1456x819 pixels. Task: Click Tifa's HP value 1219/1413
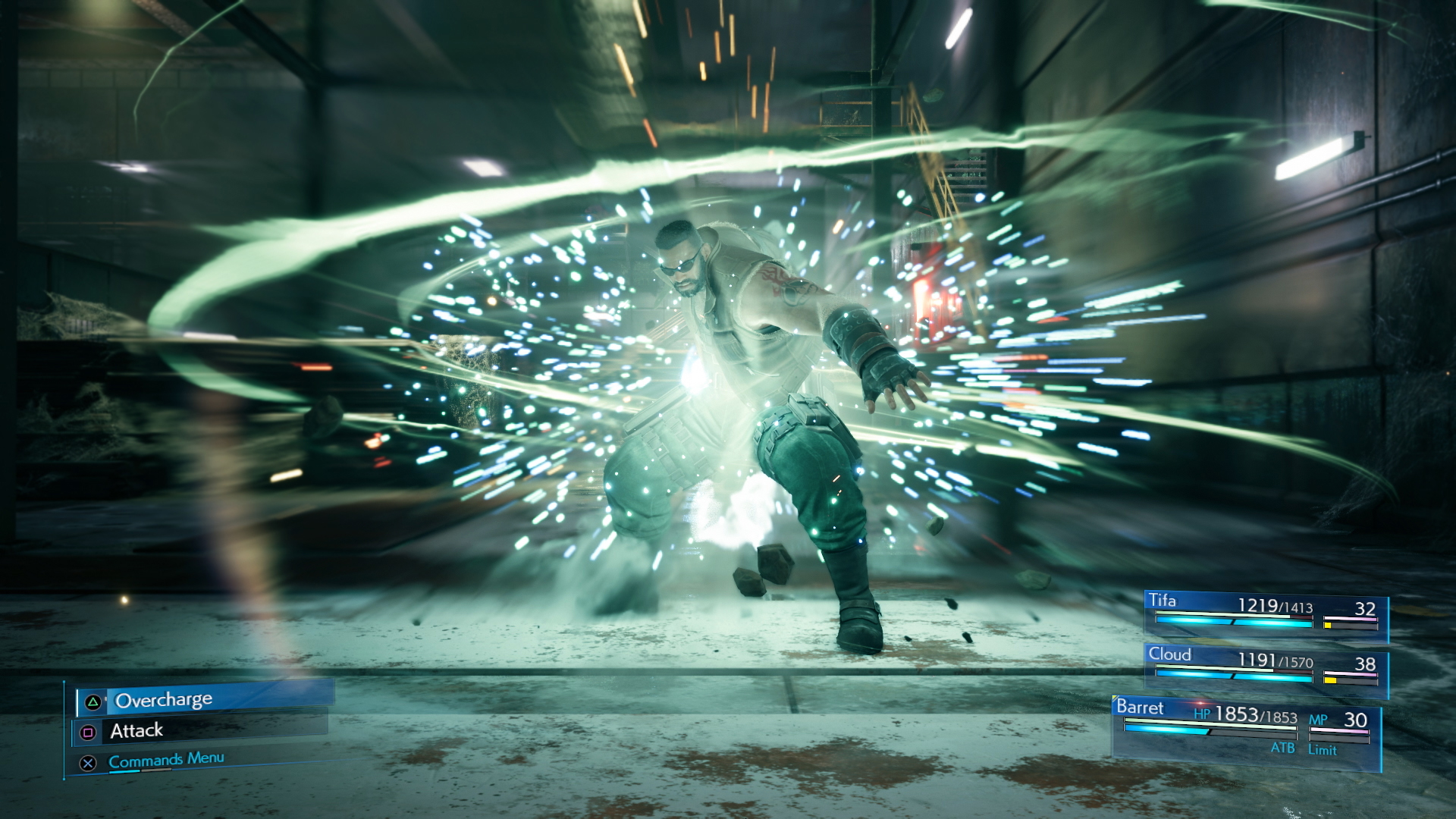(1276, 604)
